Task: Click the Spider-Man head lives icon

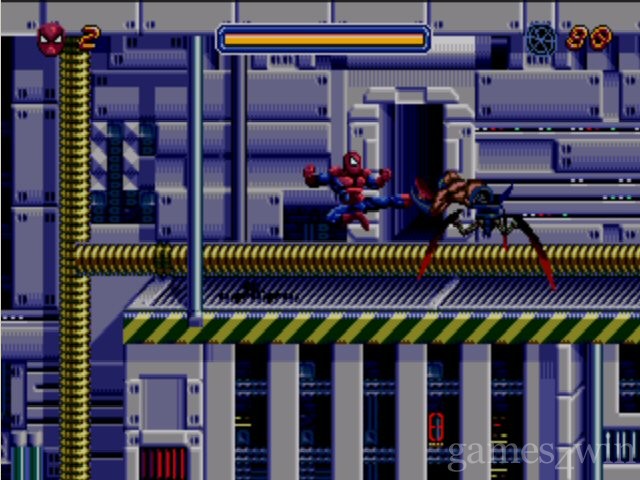Action: (x=51, y=39)
